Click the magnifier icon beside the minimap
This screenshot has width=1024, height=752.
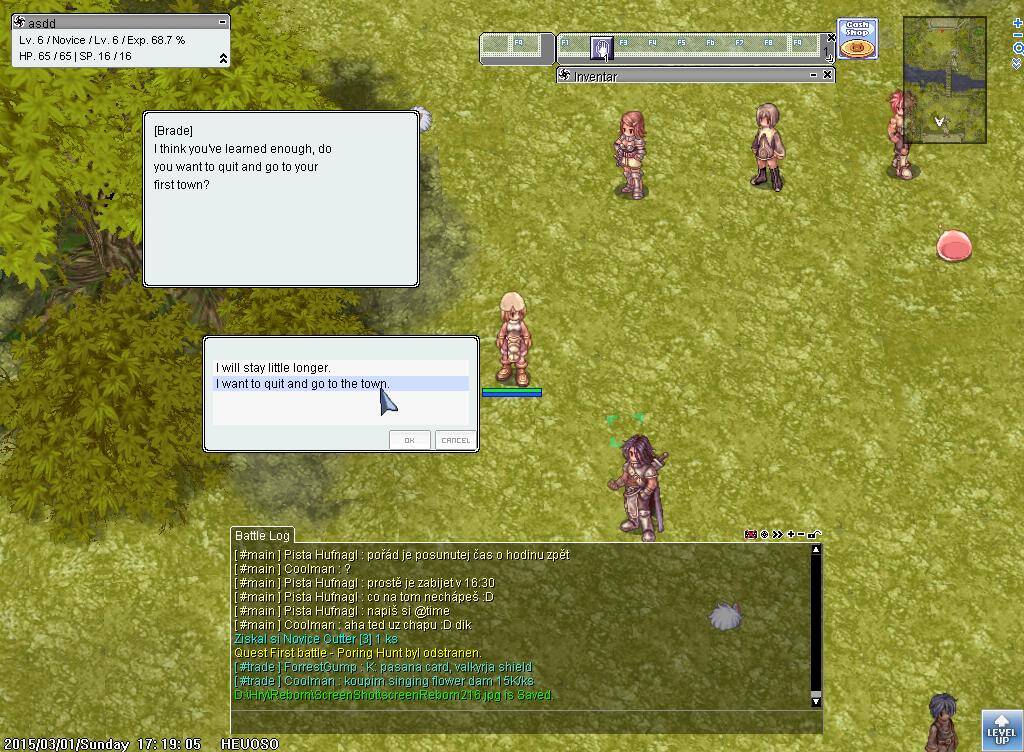[x=1017, y=49]
